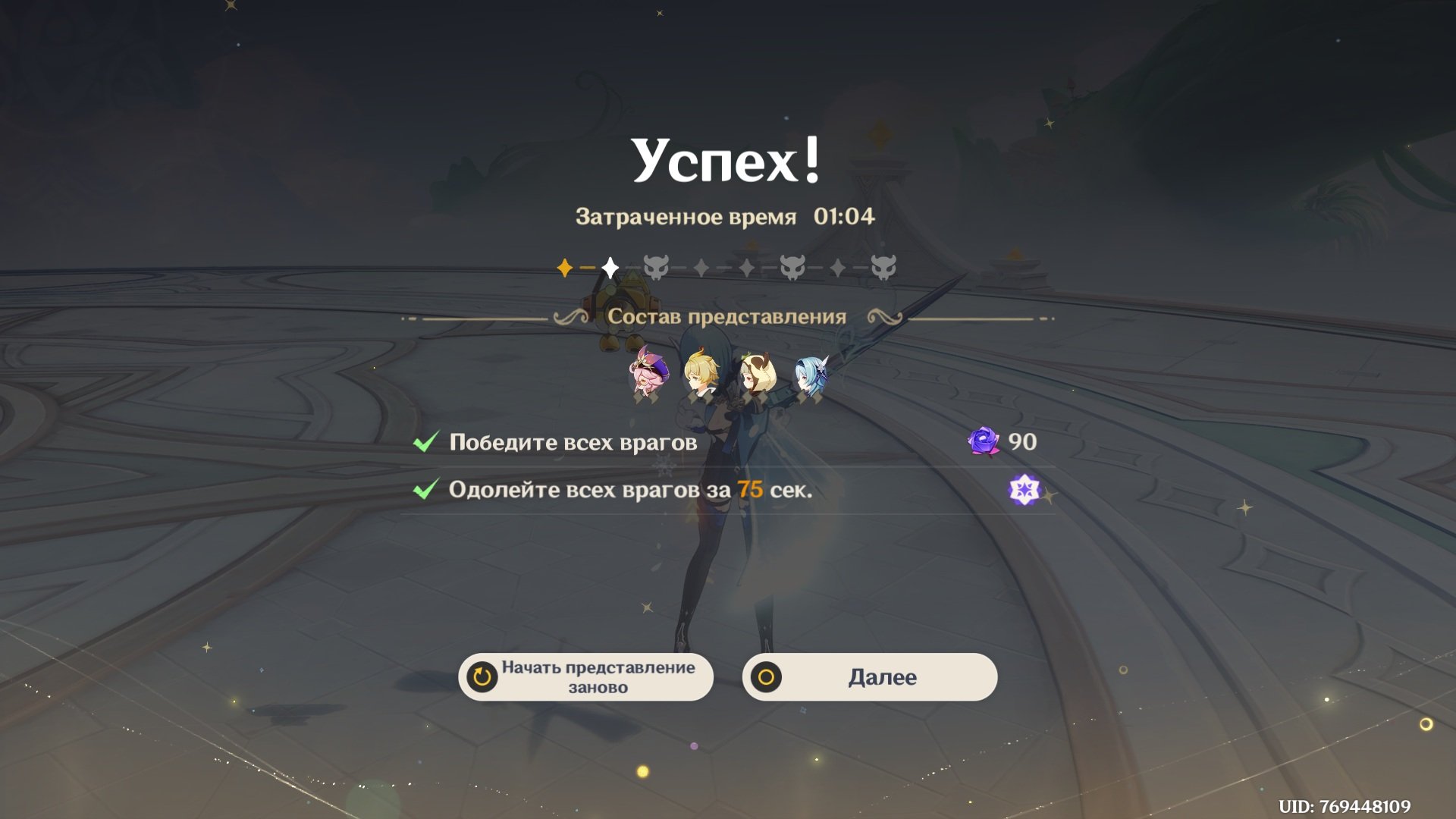
Task: Click the final skull icon on progress track
Action: (883, 266)
